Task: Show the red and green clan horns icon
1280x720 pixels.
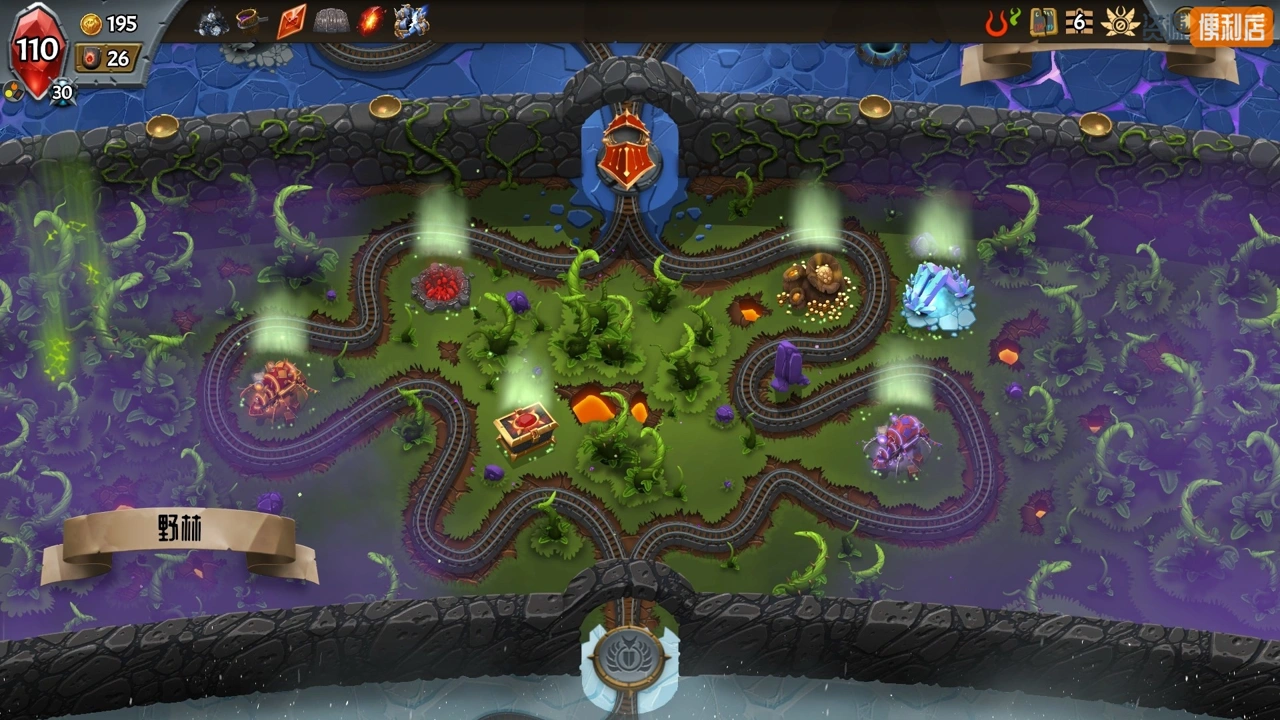Action: 1001,22
